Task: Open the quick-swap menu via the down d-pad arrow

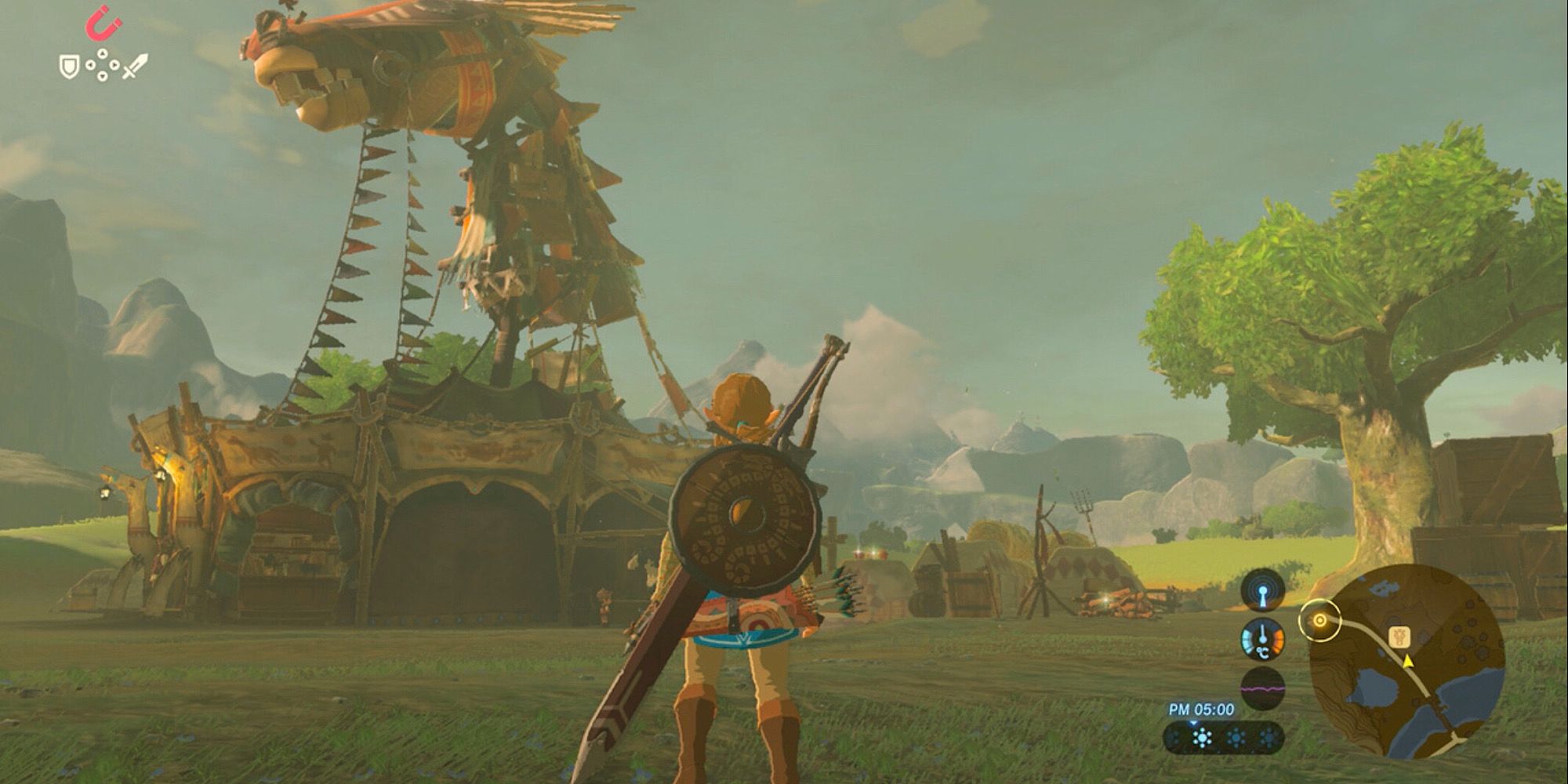Action: 102,77
